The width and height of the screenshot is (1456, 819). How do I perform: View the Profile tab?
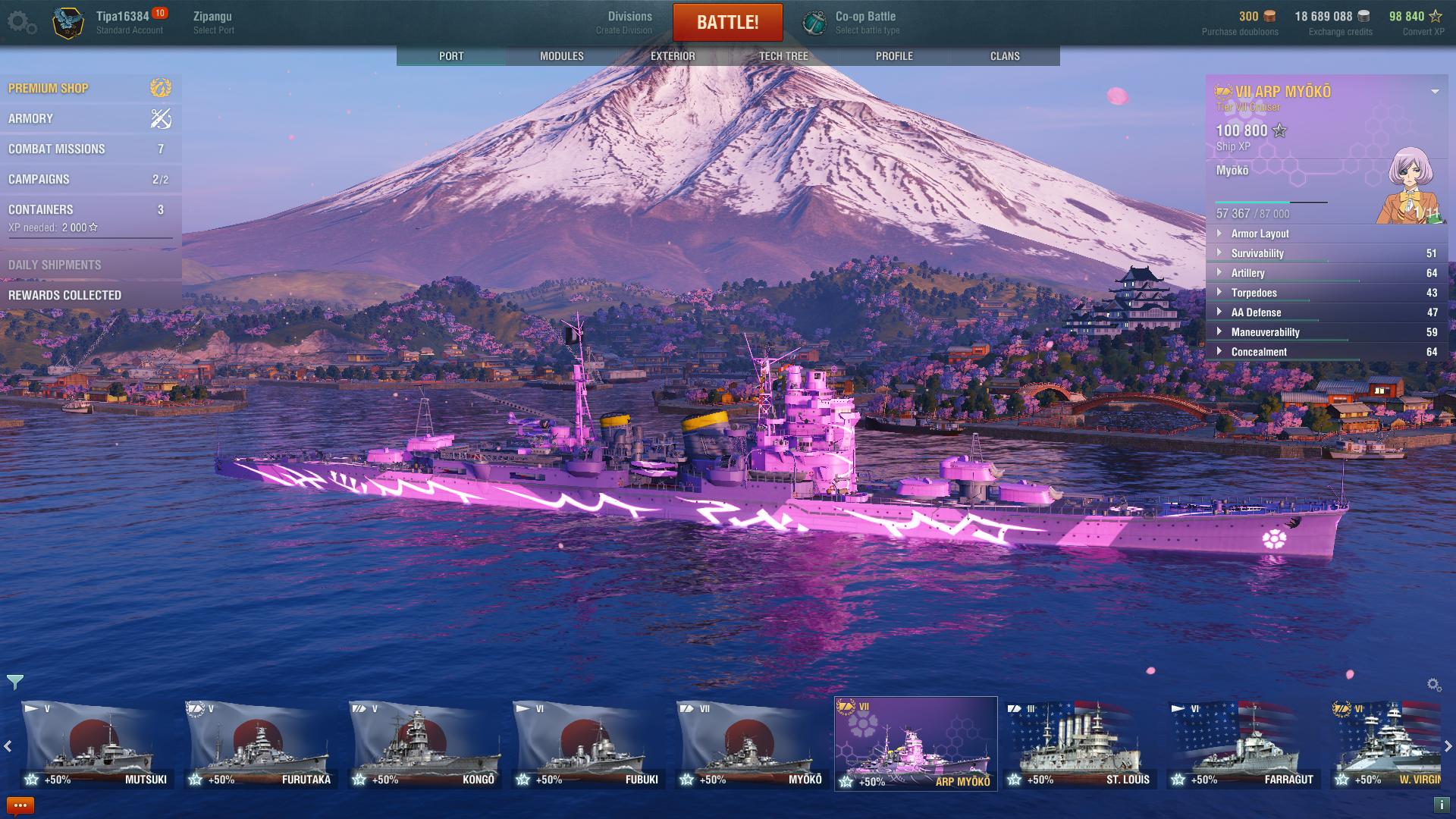pyautogui.click(x=894, y=56)
